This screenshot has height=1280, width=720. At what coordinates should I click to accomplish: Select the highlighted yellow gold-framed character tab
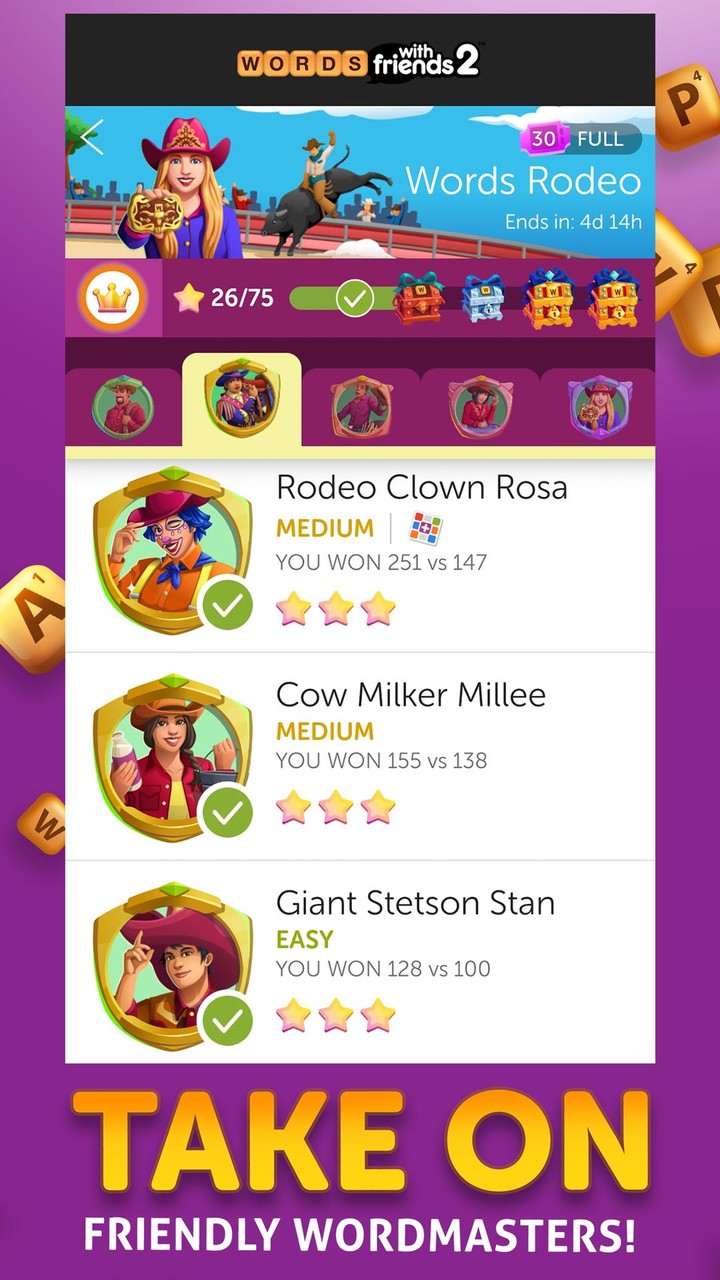coord(241,402)
